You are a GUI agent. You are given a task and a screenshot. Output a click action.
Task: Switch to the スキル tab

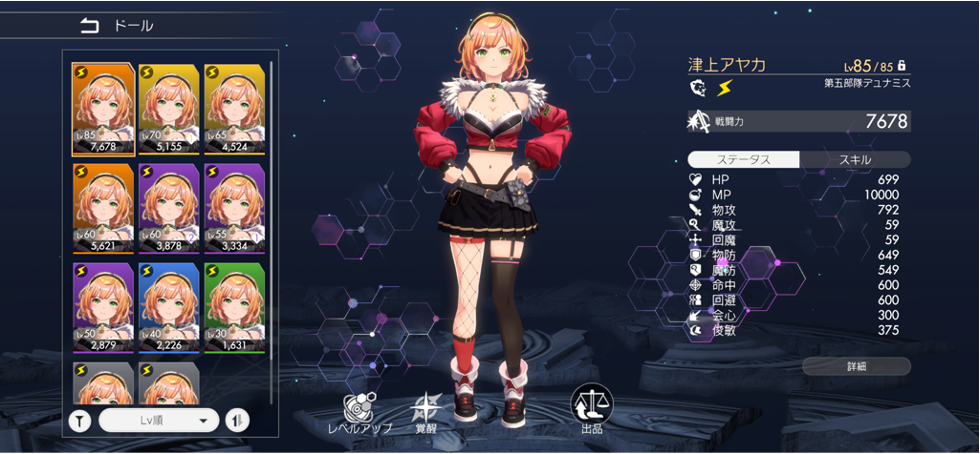pos(854,160)
